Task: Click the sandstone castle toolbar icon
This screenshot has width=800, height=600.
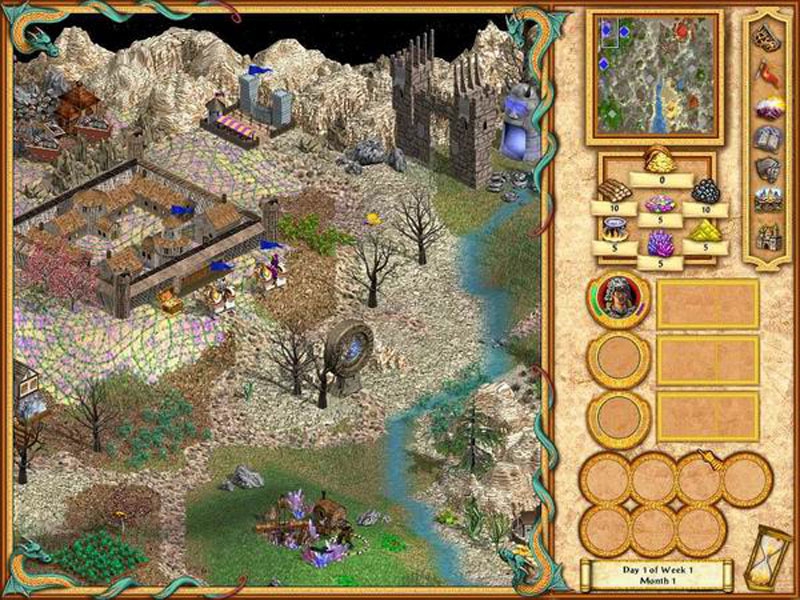Action: (768, 234)
